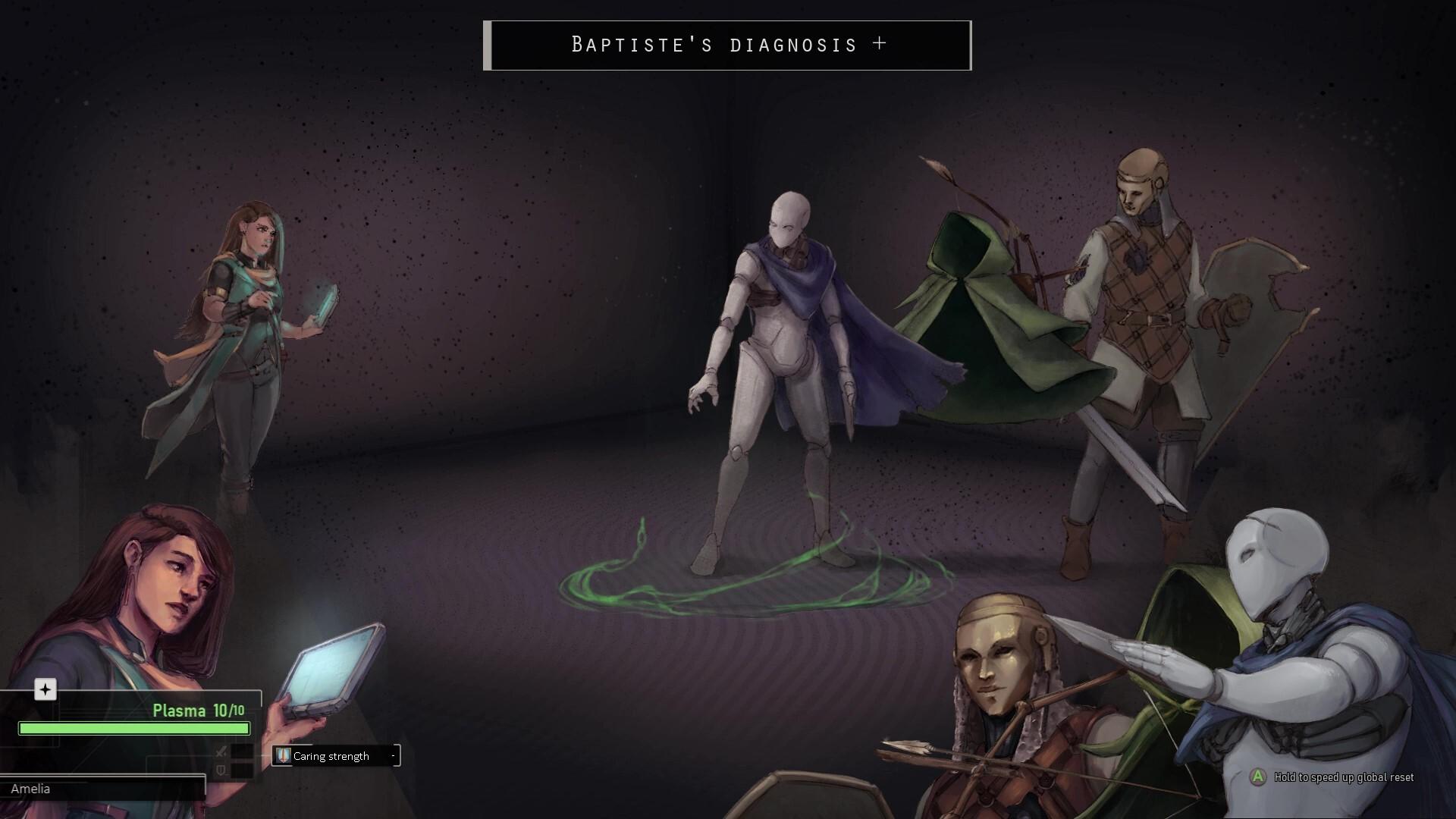The image size is (1456, 819).
Task: Open the Baptiste's diagnosis title banner
Action: click(x=727, y=45)
